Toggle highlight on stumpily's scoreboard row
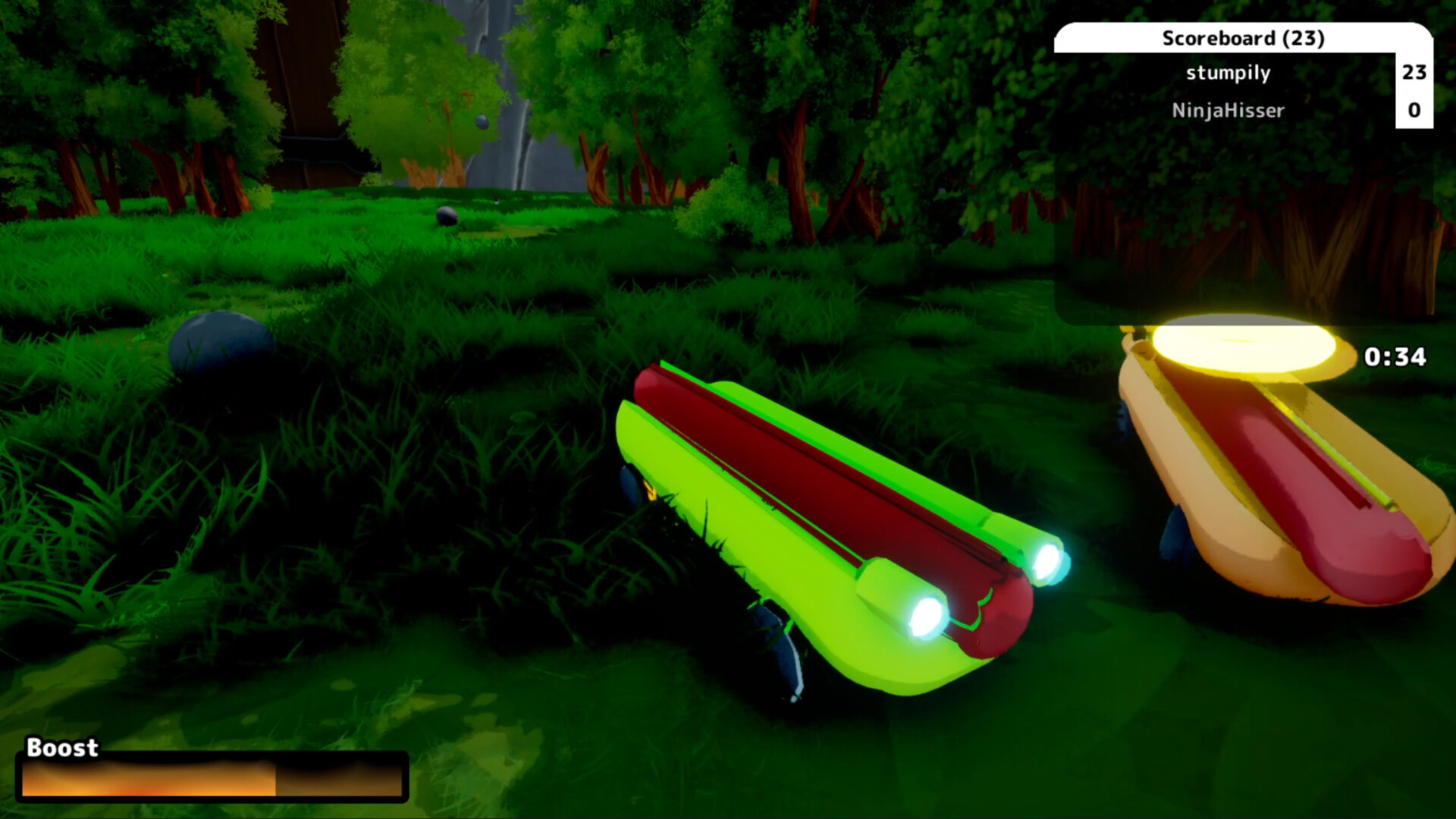 (1228, 73)
